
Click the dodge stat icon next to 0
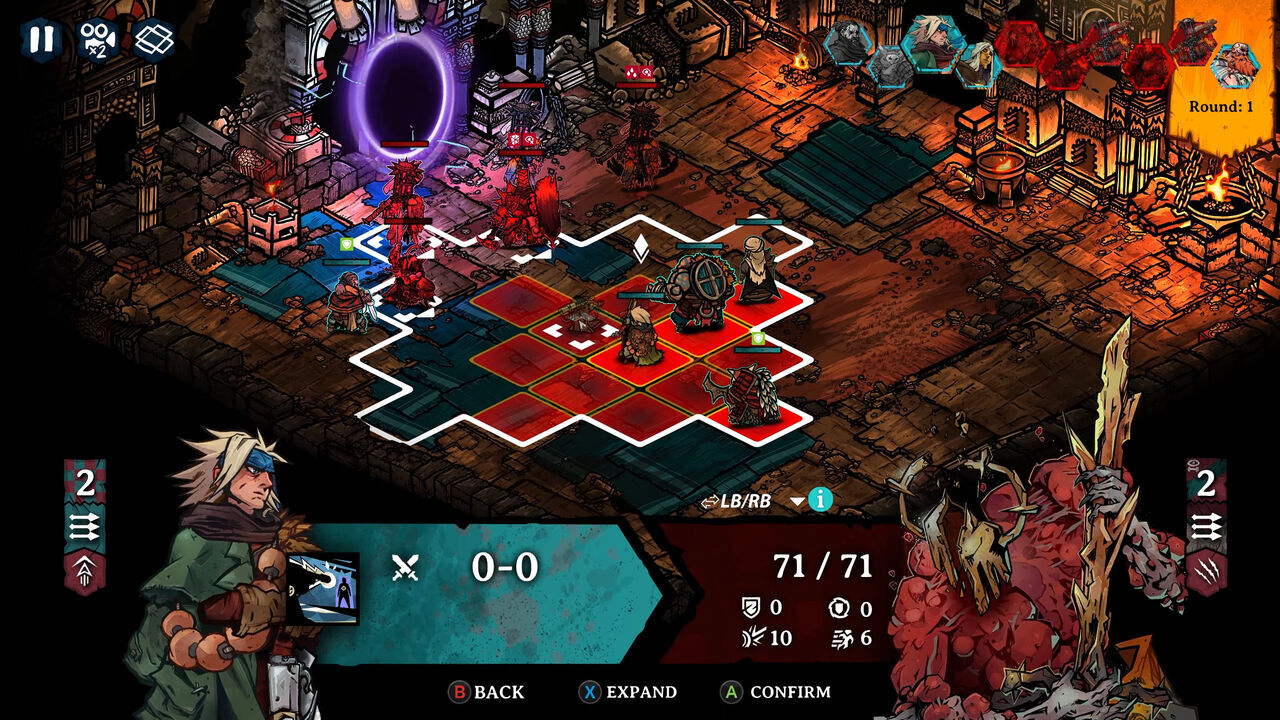point(838,606)
